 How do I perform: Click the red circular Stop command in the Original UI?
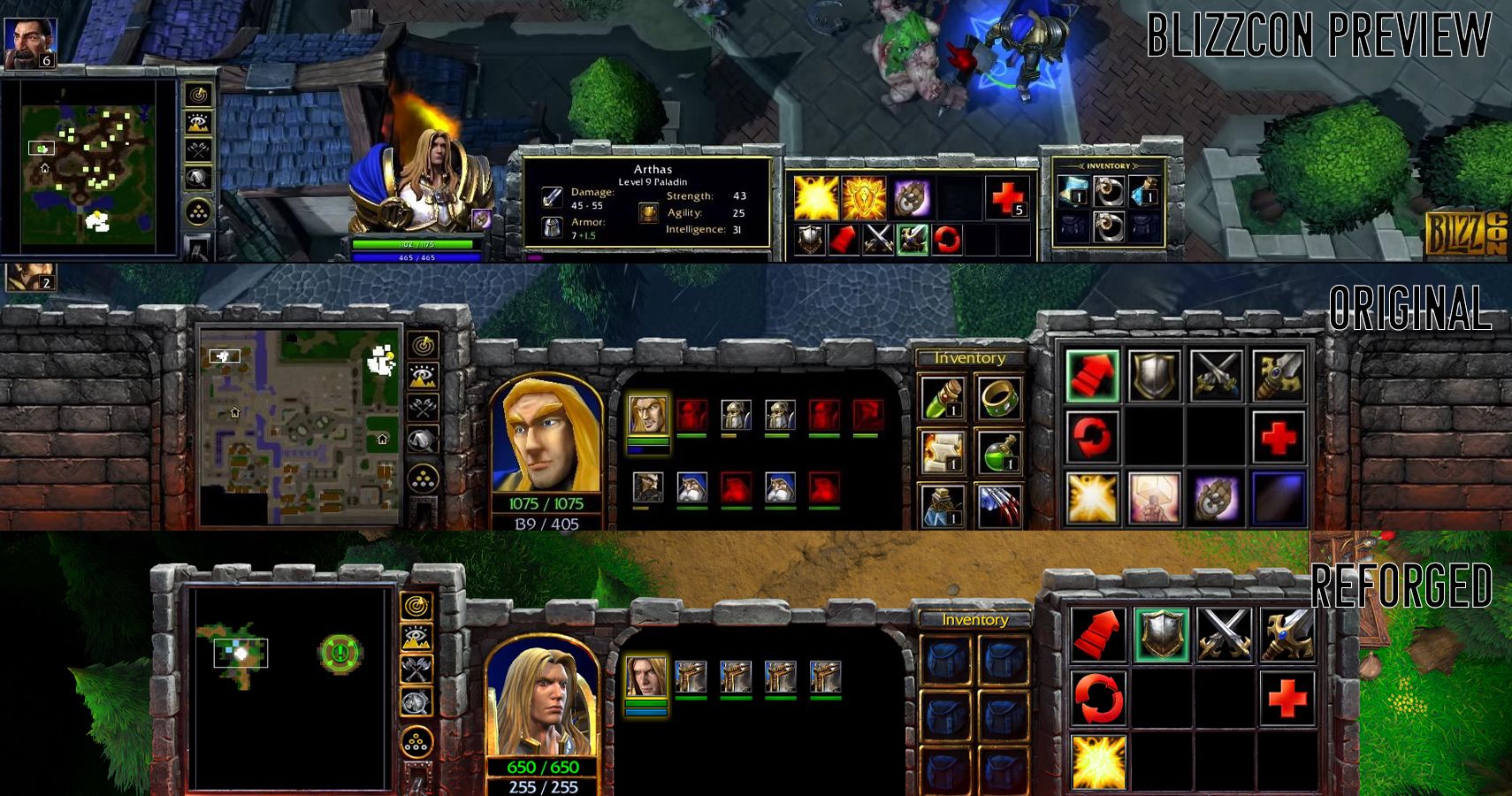pos(1089,435)
